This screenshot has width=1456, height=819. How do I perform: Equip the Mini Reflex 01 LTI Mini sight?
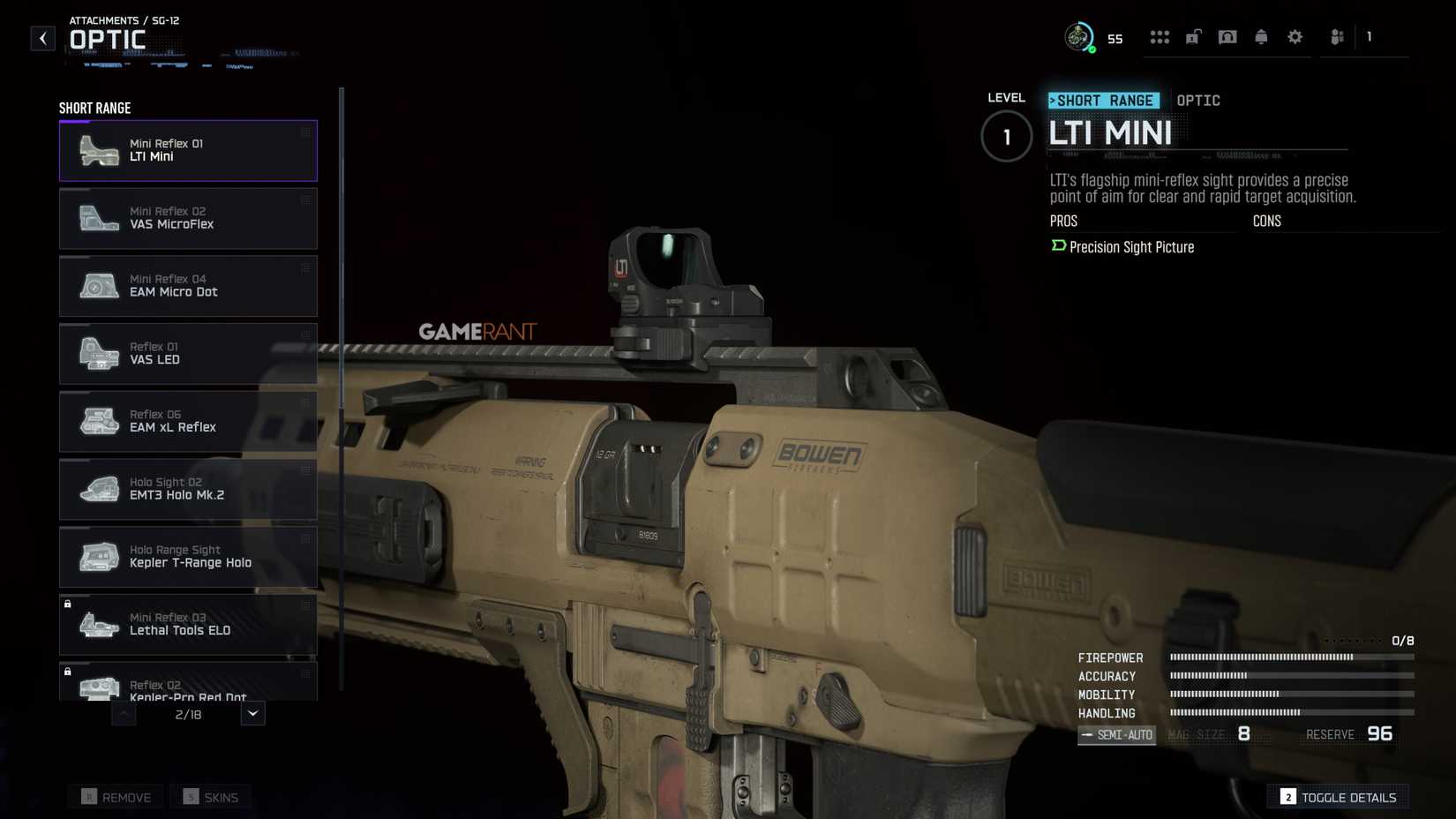188,150
